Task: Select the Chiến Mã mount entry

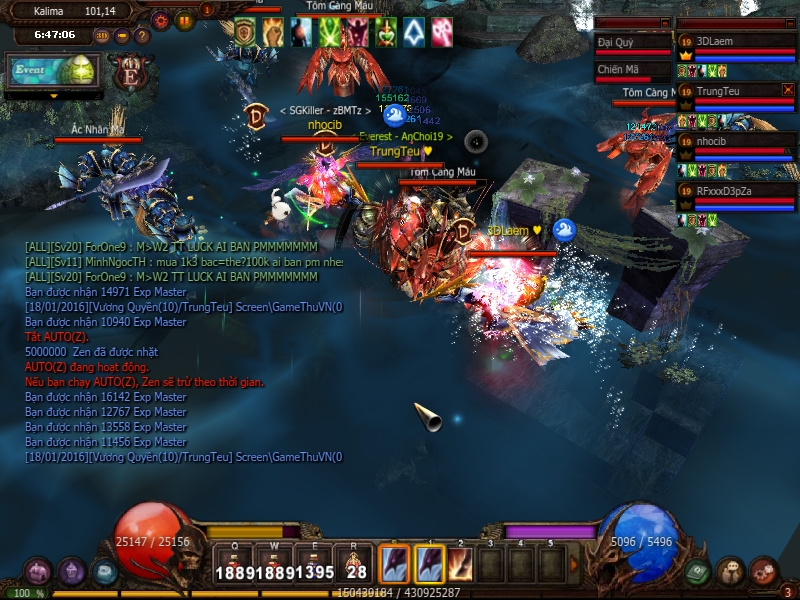Action: [x=632, y=70]
